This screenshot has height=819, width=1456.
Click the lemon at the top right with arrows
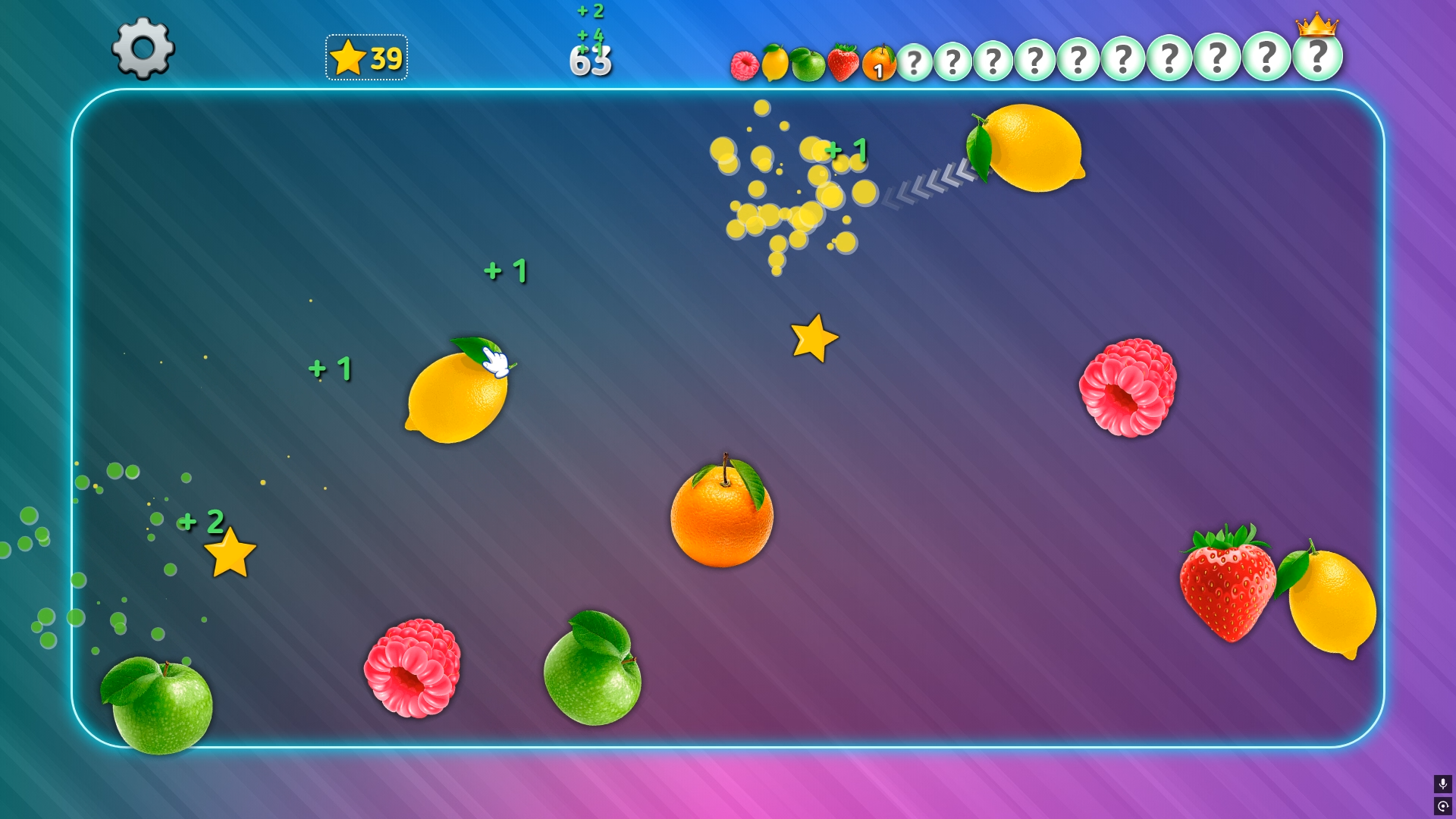click(x=1031, y=149)
